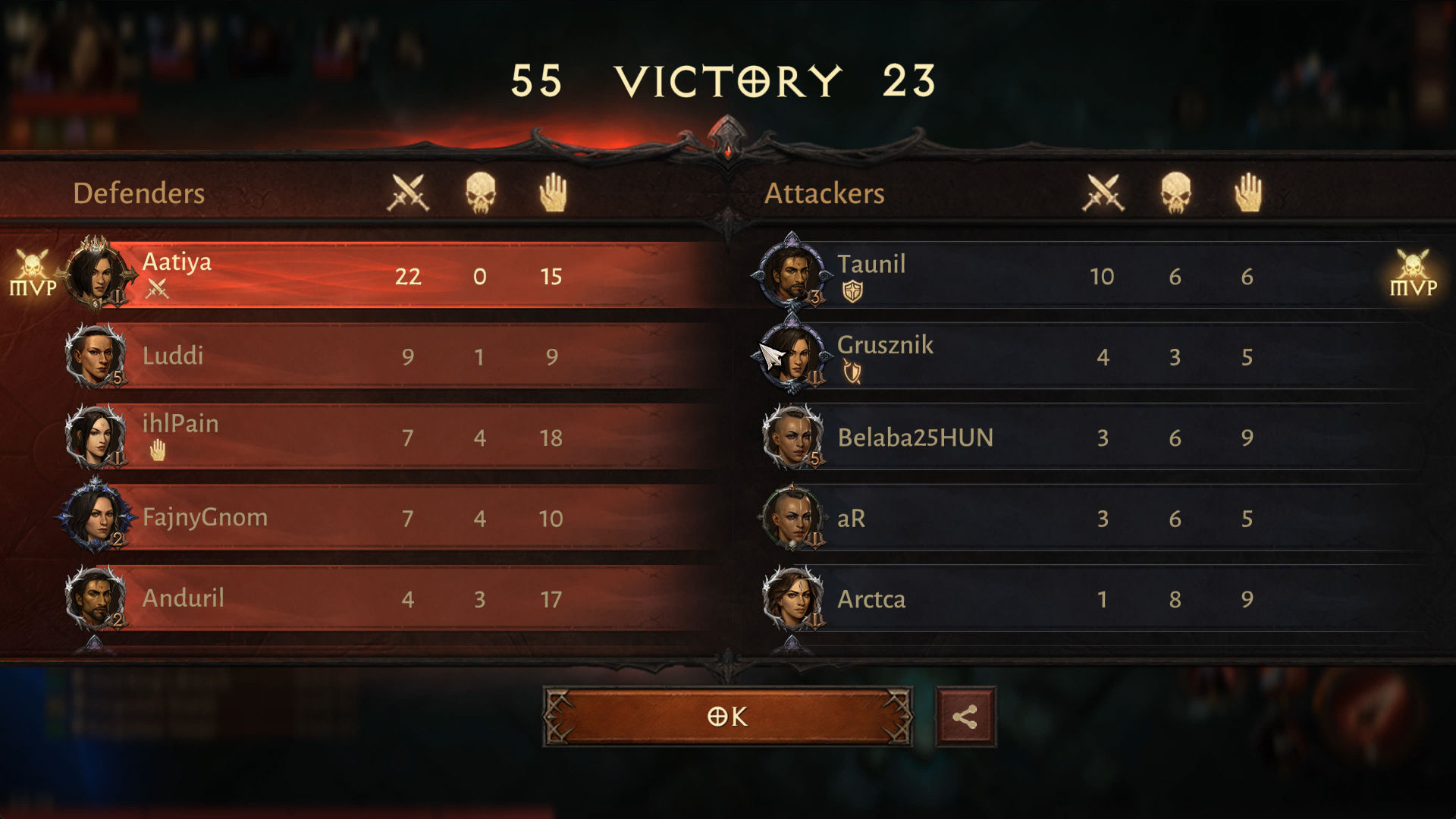Click Aatiya's character portrait
Screen dimensions: 1456x819
(x=96, y=275)
